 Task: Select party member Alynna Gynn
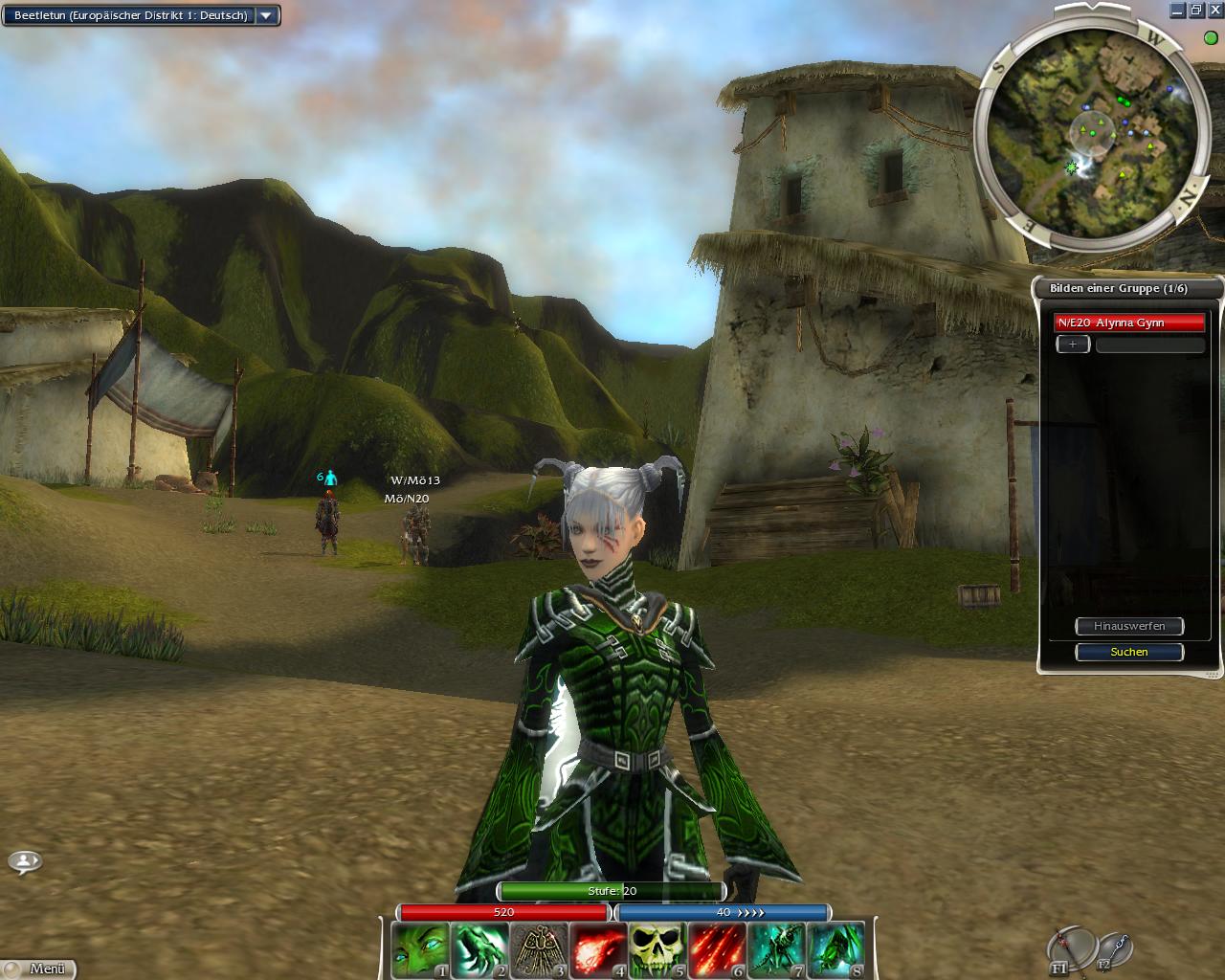tap(1129, 323)
